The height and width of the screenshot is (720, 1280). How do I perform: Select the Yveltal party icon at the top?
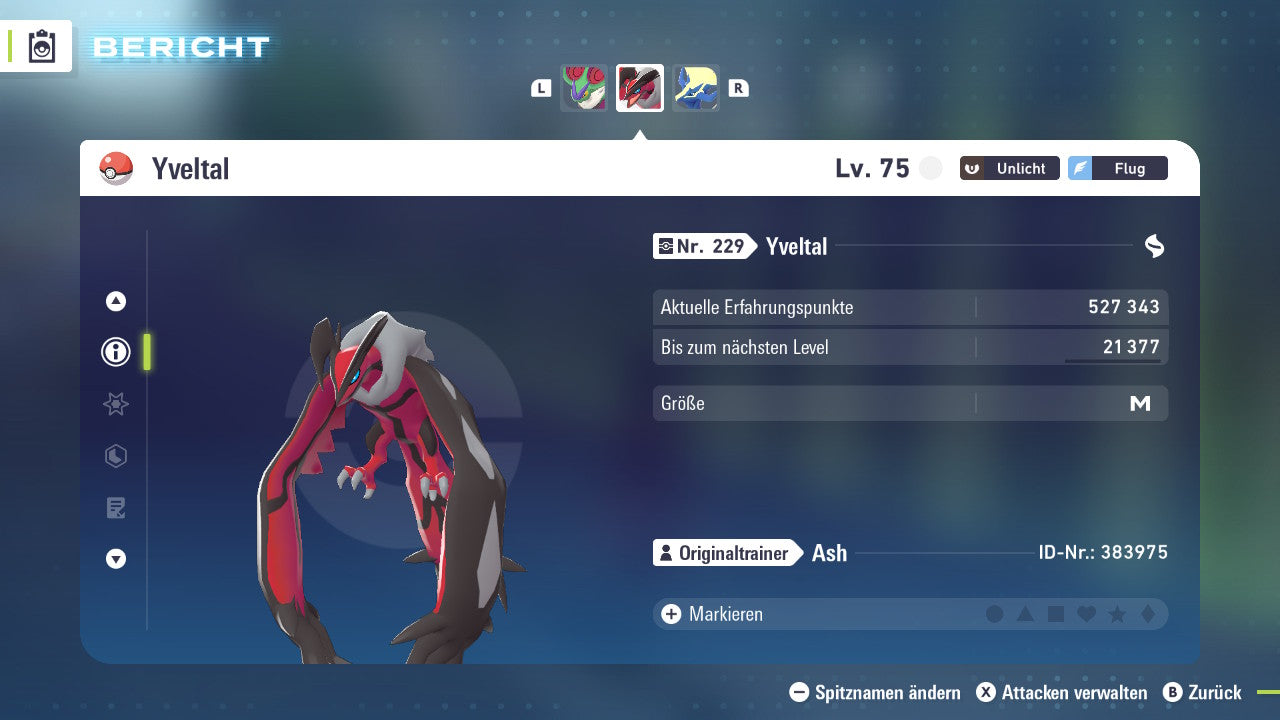click(639, 87)
